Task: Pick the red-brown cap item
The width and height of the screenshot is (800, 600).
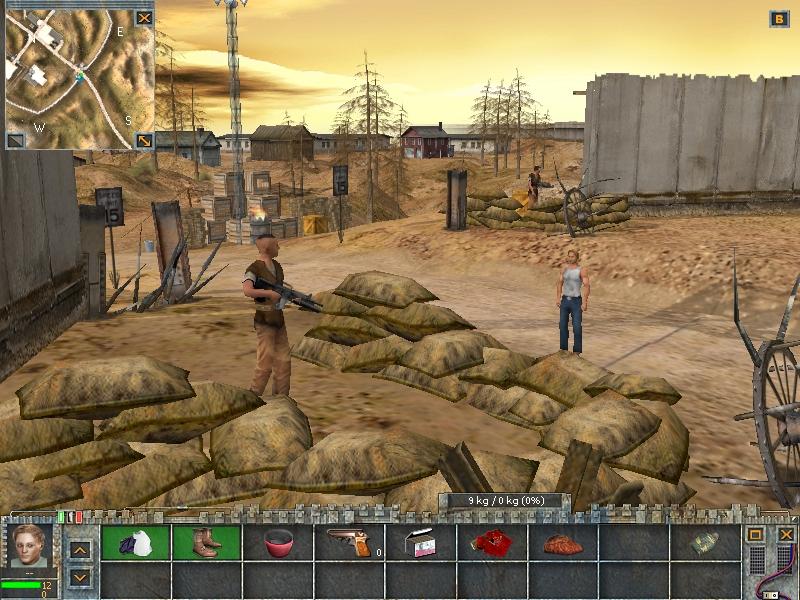Action: pyautogui.click(x=563, y=543)
